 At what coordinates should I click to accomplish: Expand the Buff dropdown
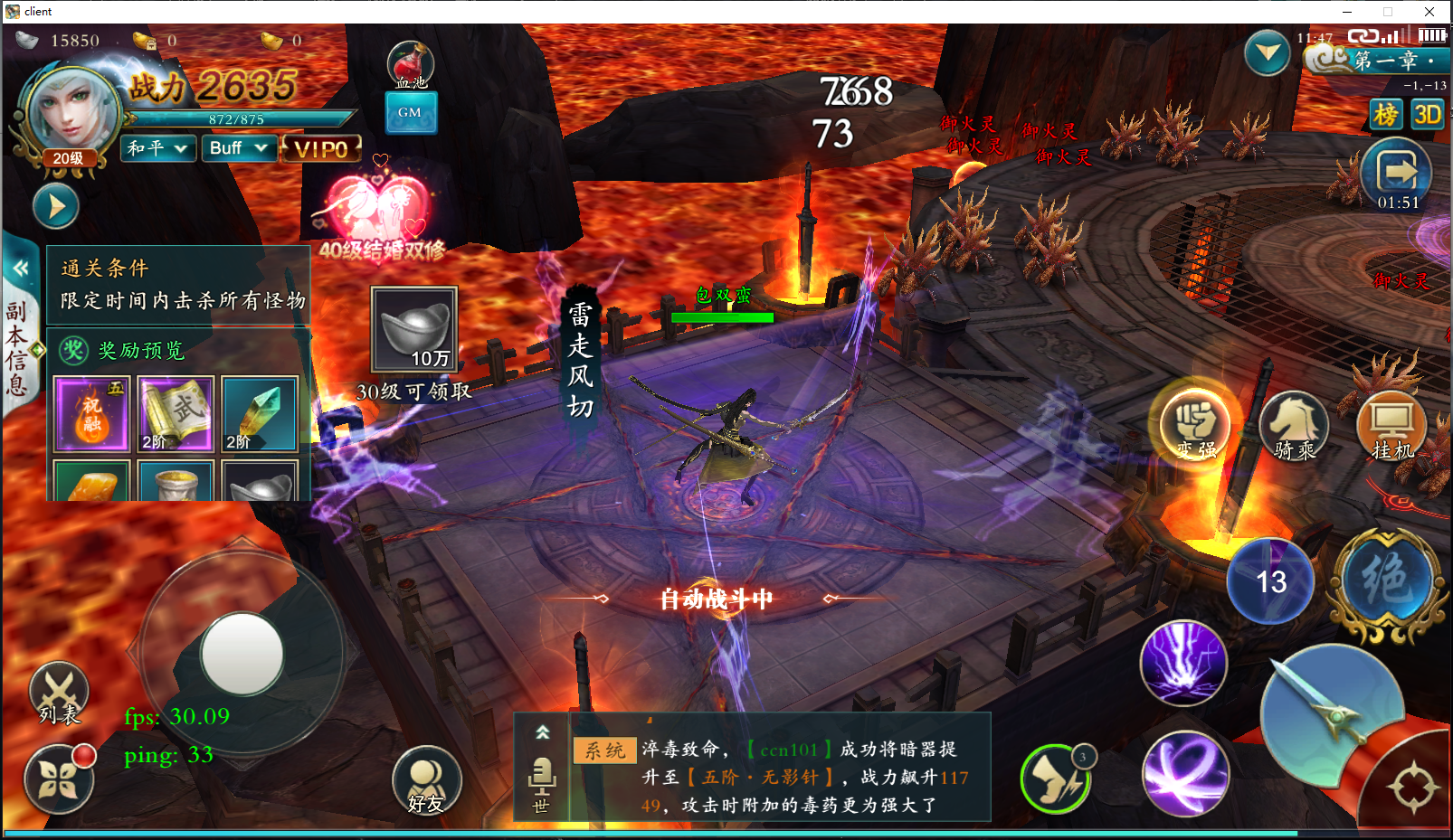[238, 148]
